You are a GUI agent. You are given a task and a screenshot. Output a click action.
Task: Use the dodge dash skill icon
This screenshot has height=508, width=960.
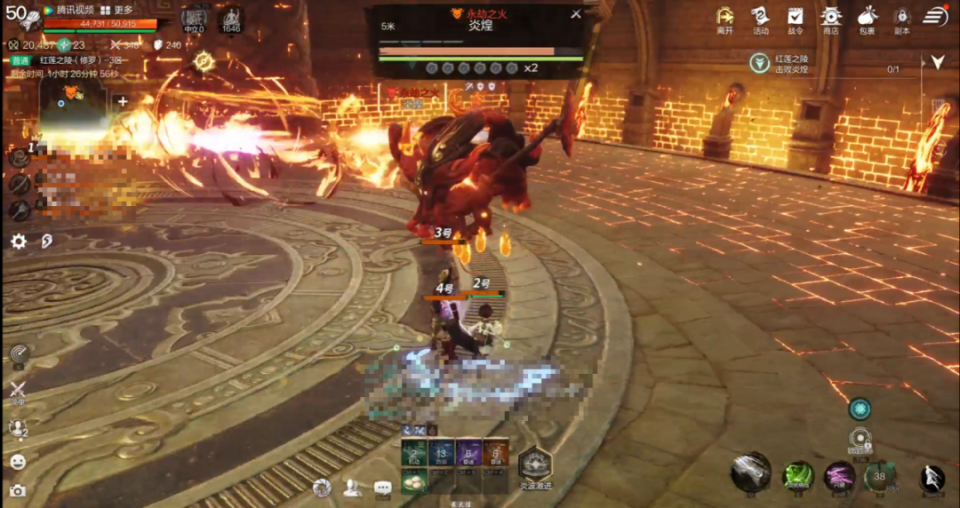[x=932, y=477]
